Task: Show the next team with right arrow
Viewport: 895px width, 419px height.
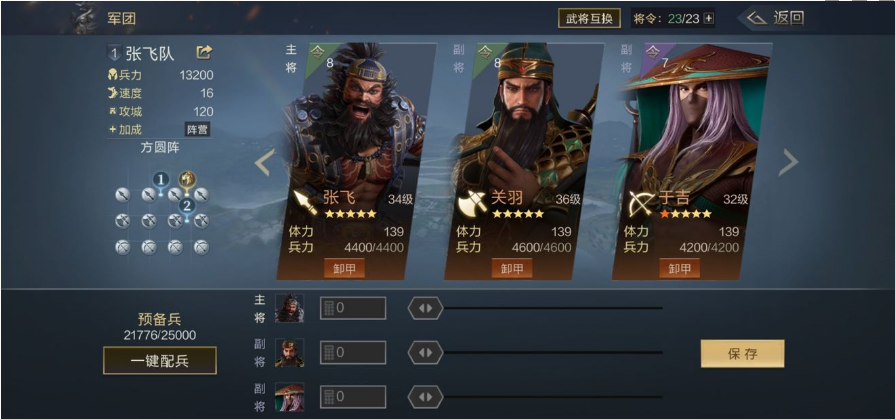Action: (789, 162)
